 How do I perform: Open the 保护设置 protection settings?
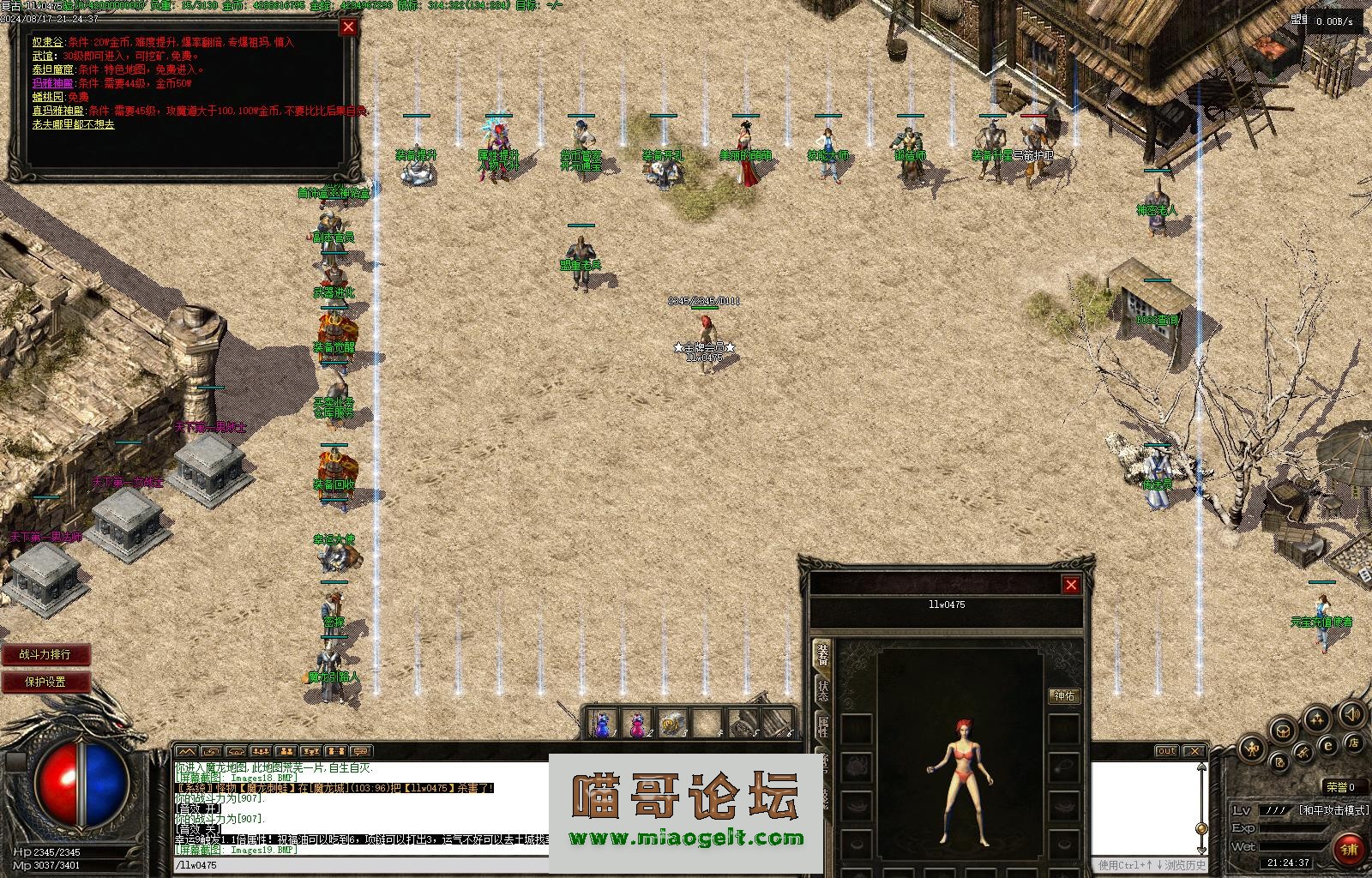tap(45, 682)
